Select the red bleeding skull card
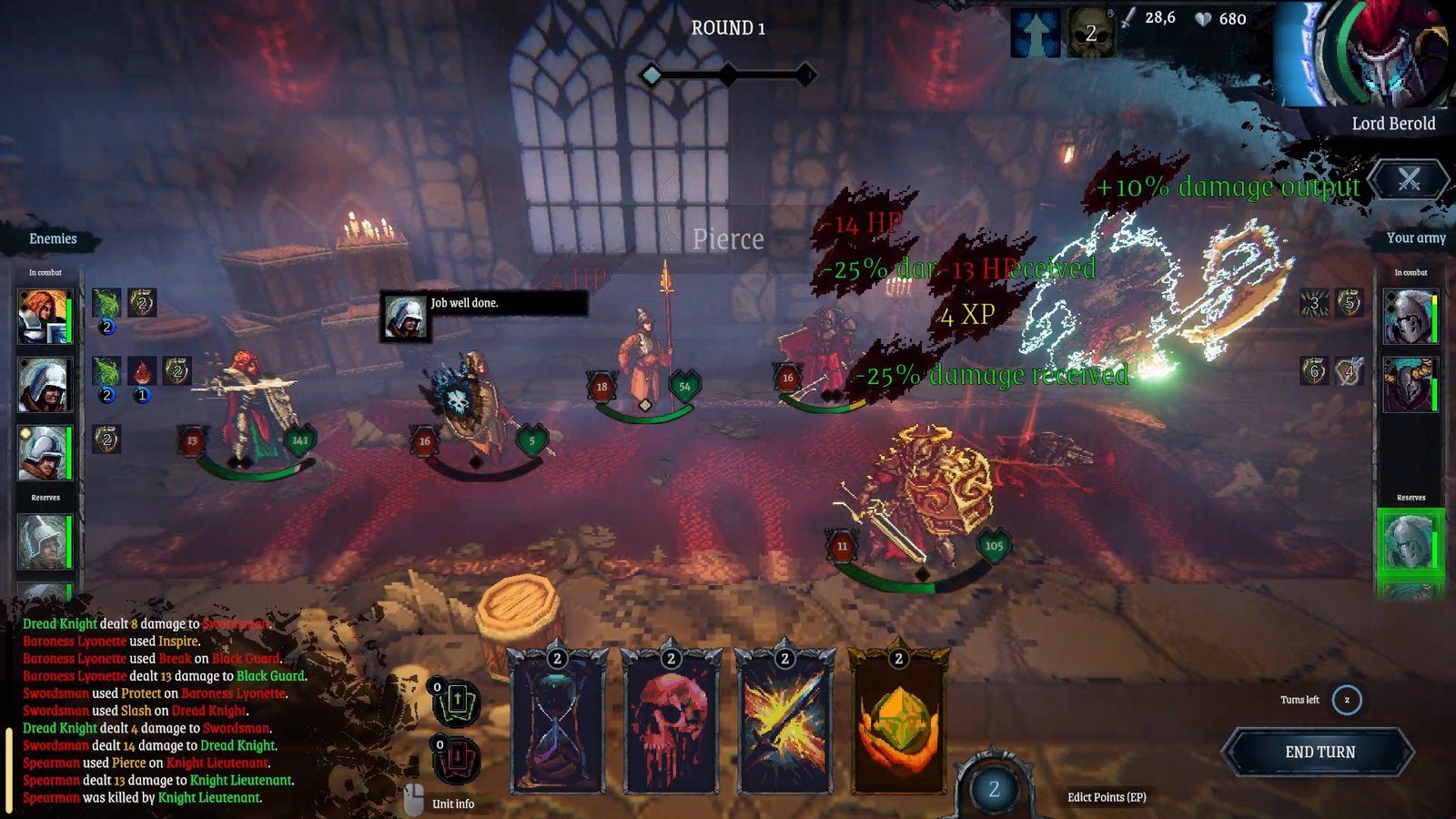1456x819 pixels. click(671, 723)
